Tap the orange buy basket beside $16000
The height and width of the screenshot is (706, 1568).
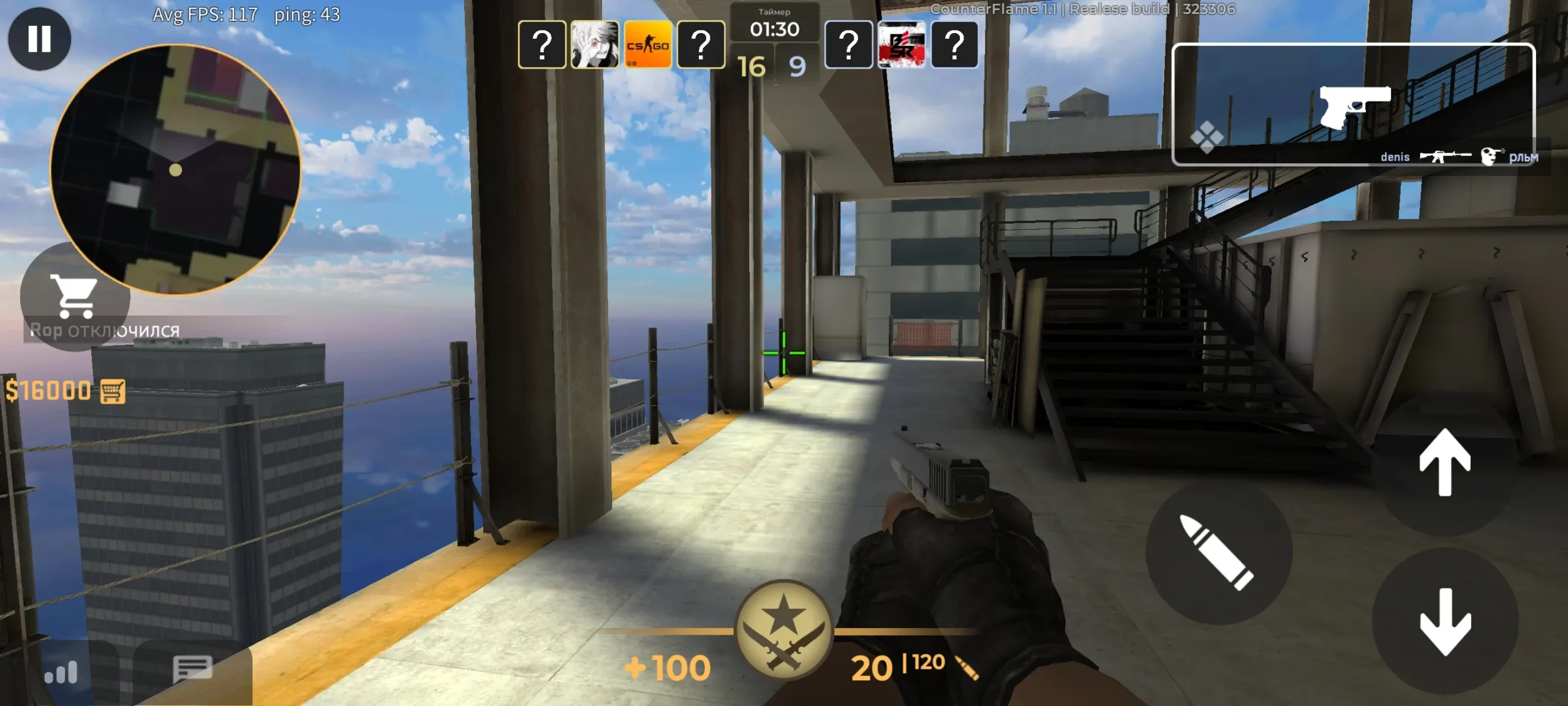click(x=113, y=391)
